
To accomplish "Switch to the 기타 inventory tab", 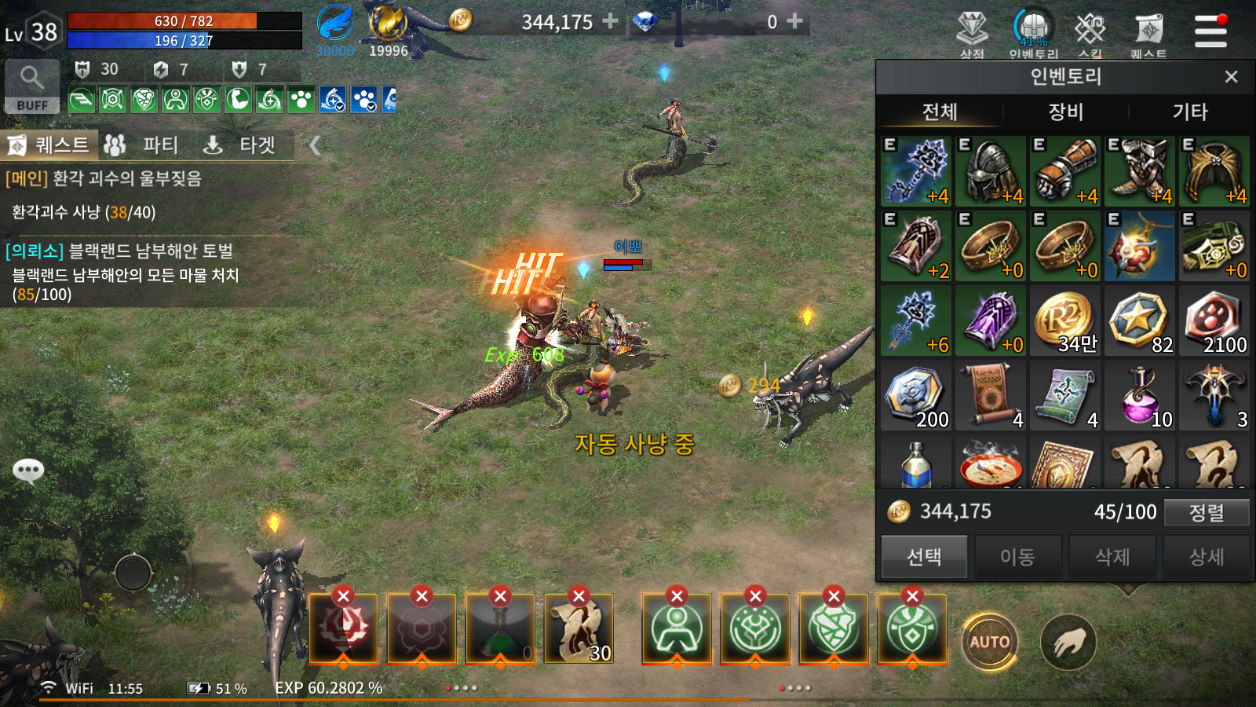I will coord(1190,112).
